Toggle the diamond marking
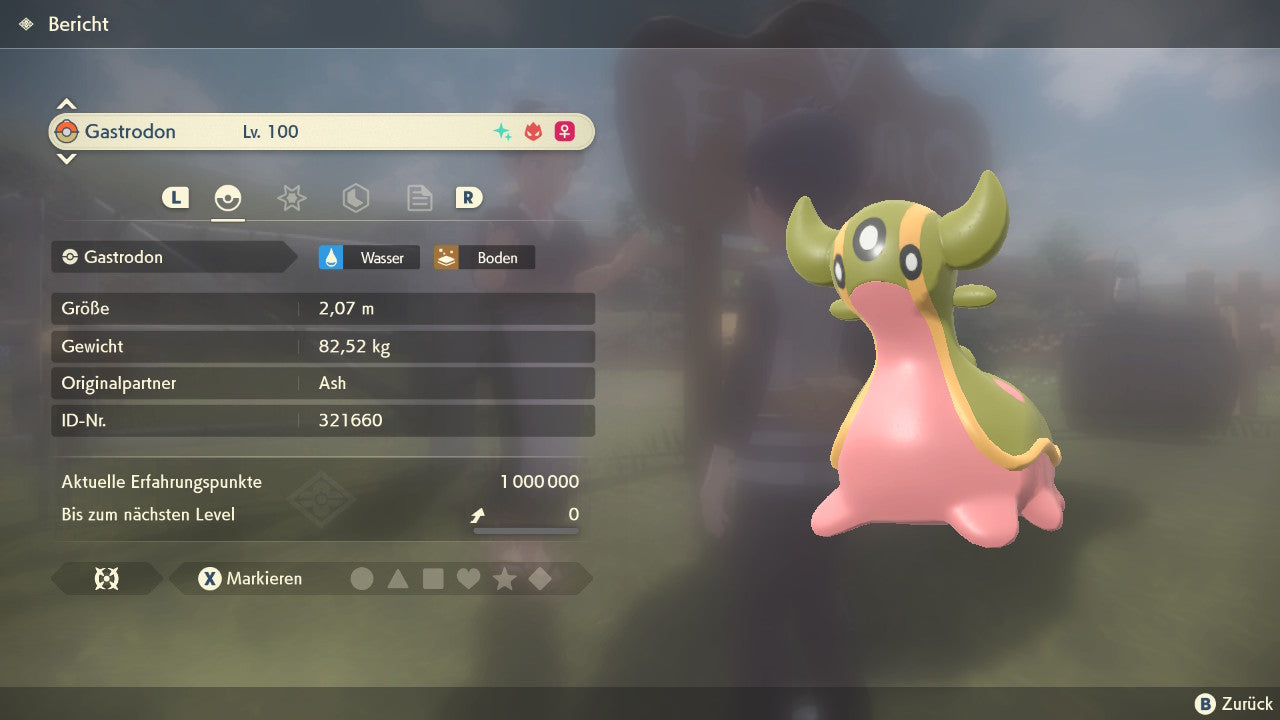Viewport: 1280px width, 720px height. click(540, 579)
